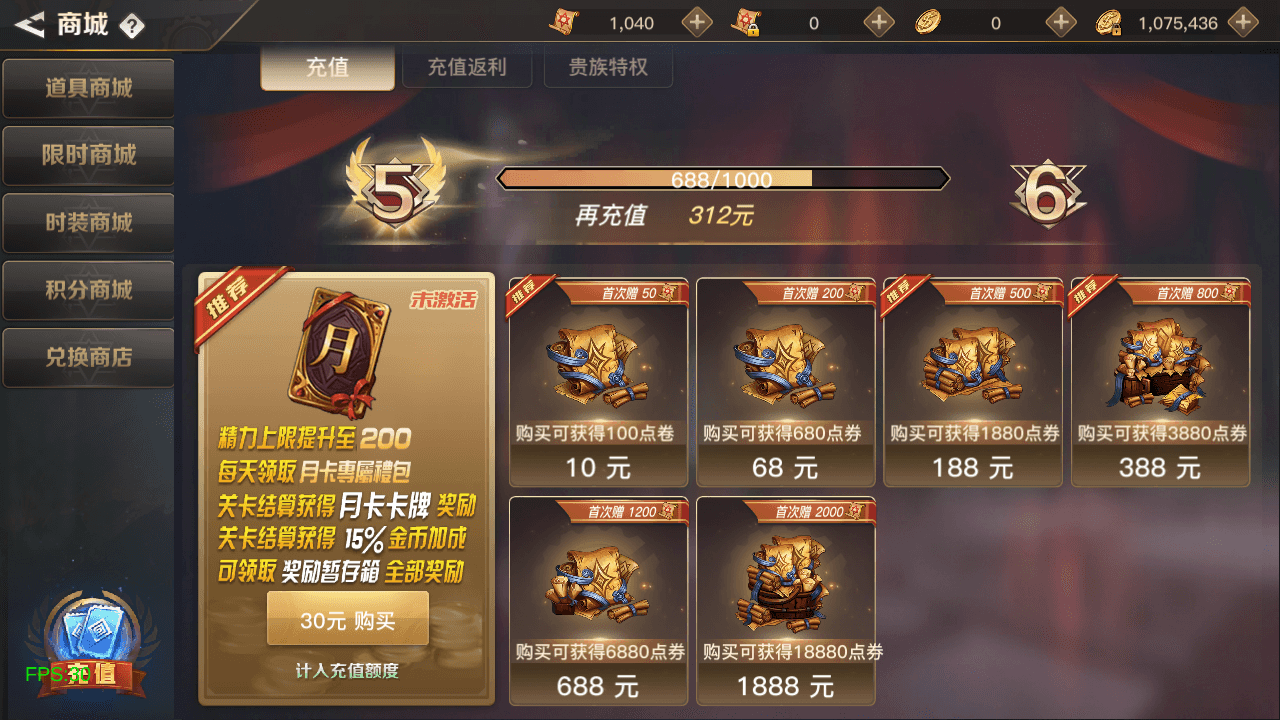The width and height of the screenshot is (1280, 720).
Task: Click the plus button next to 1,040 tickets
Action: pyautogui.click(x=696, y=22)
